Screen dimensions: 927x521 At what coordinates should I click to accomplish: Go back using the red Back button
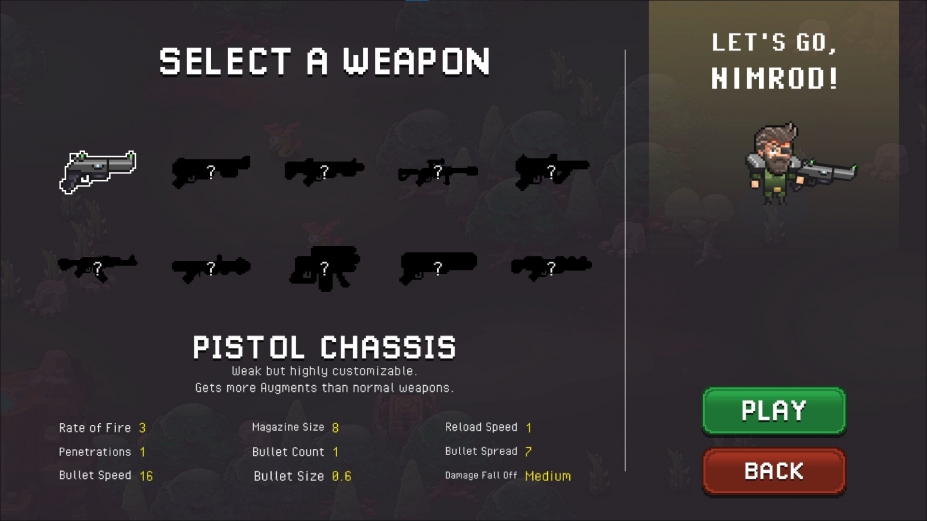click(x=774, y=471)
